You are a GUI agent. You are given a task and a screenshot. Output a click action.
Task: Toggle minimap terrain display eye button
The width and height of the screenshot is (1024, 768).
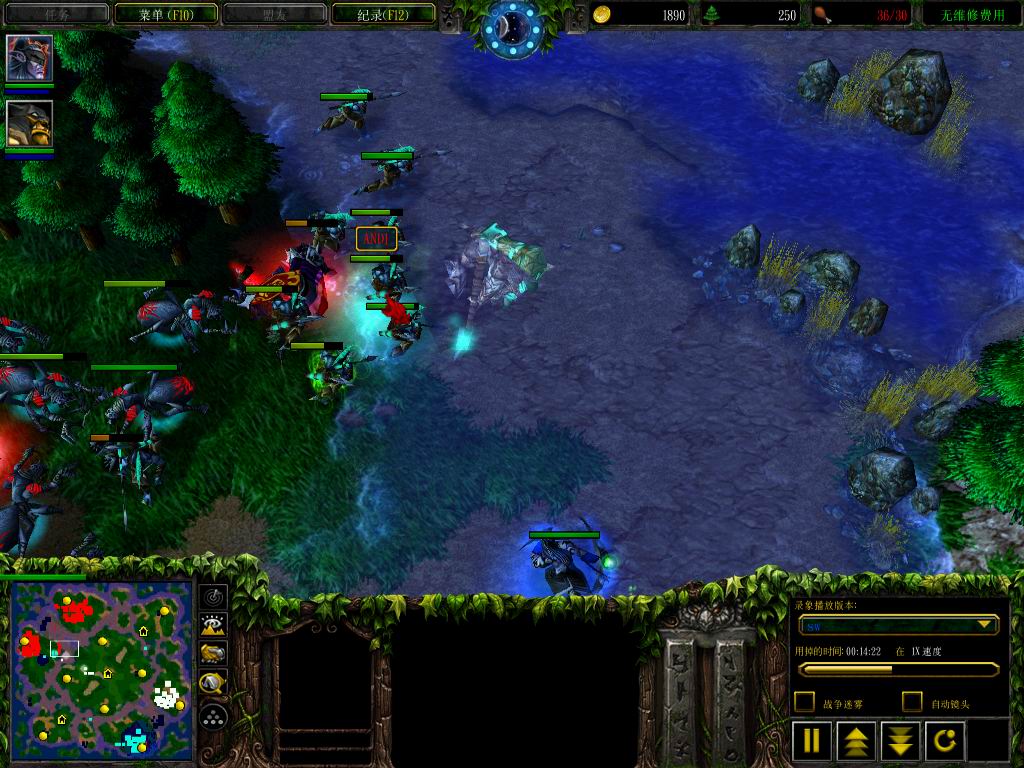pos(213,626)
